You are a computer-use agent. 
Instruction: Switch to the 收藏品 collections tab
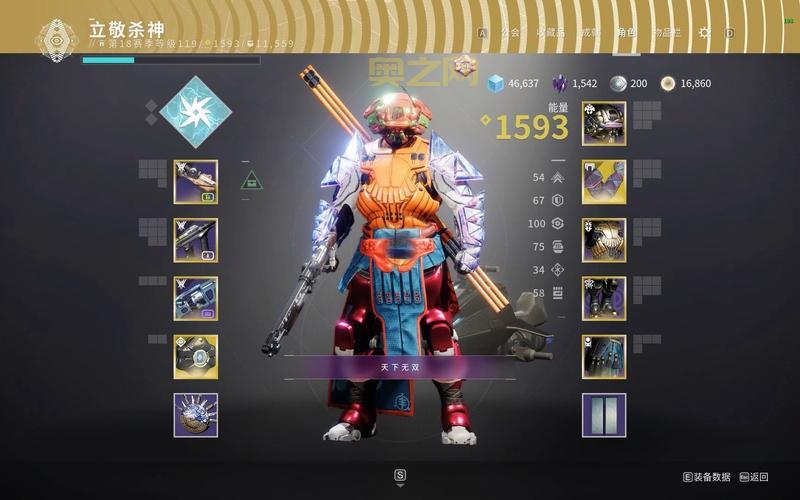pos(550,32)
